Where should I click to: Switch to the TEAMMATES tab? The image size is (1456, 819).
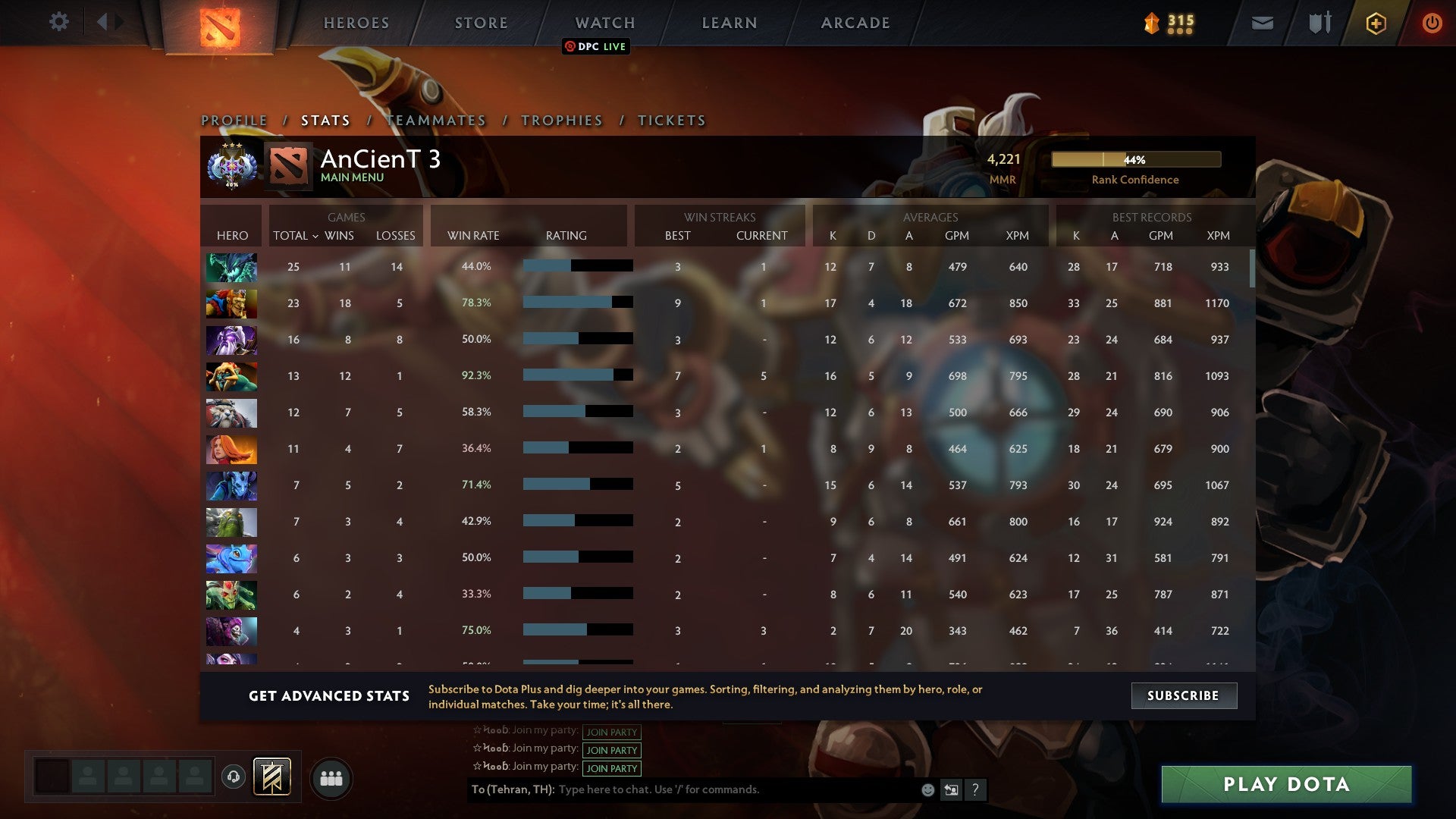point(436,120)
